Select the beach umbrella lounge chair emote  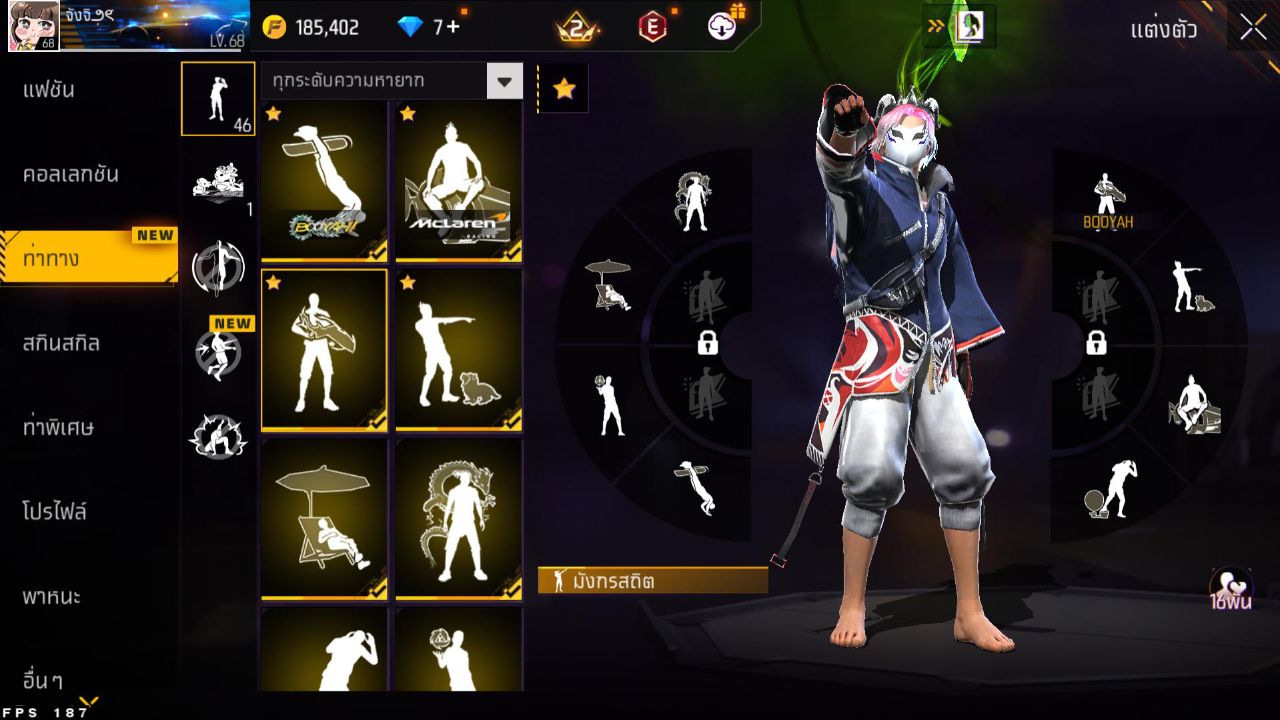323,519
